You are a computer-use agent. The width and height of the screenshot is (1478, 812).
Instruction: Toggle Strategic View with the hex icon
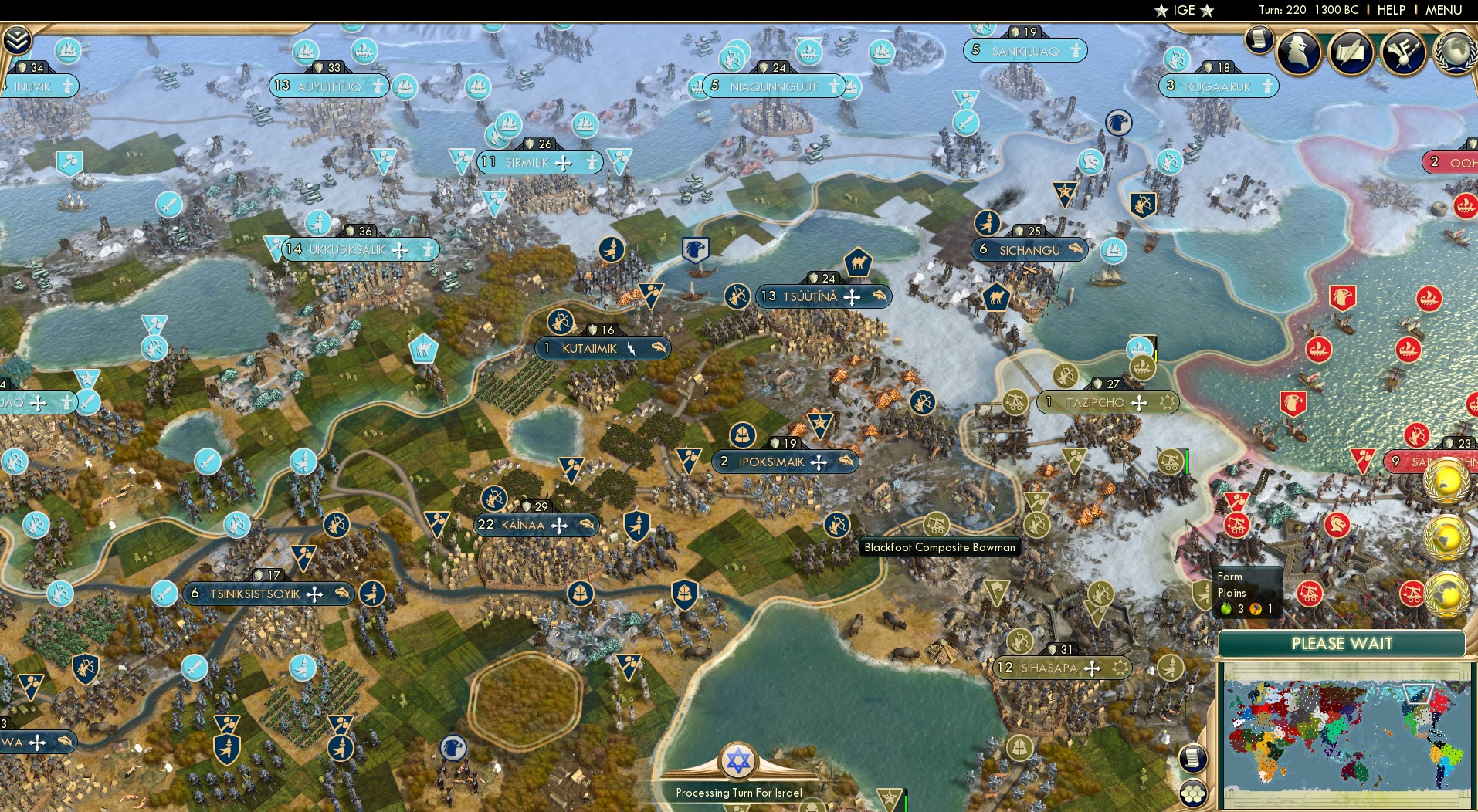(x=1194, y=791)
